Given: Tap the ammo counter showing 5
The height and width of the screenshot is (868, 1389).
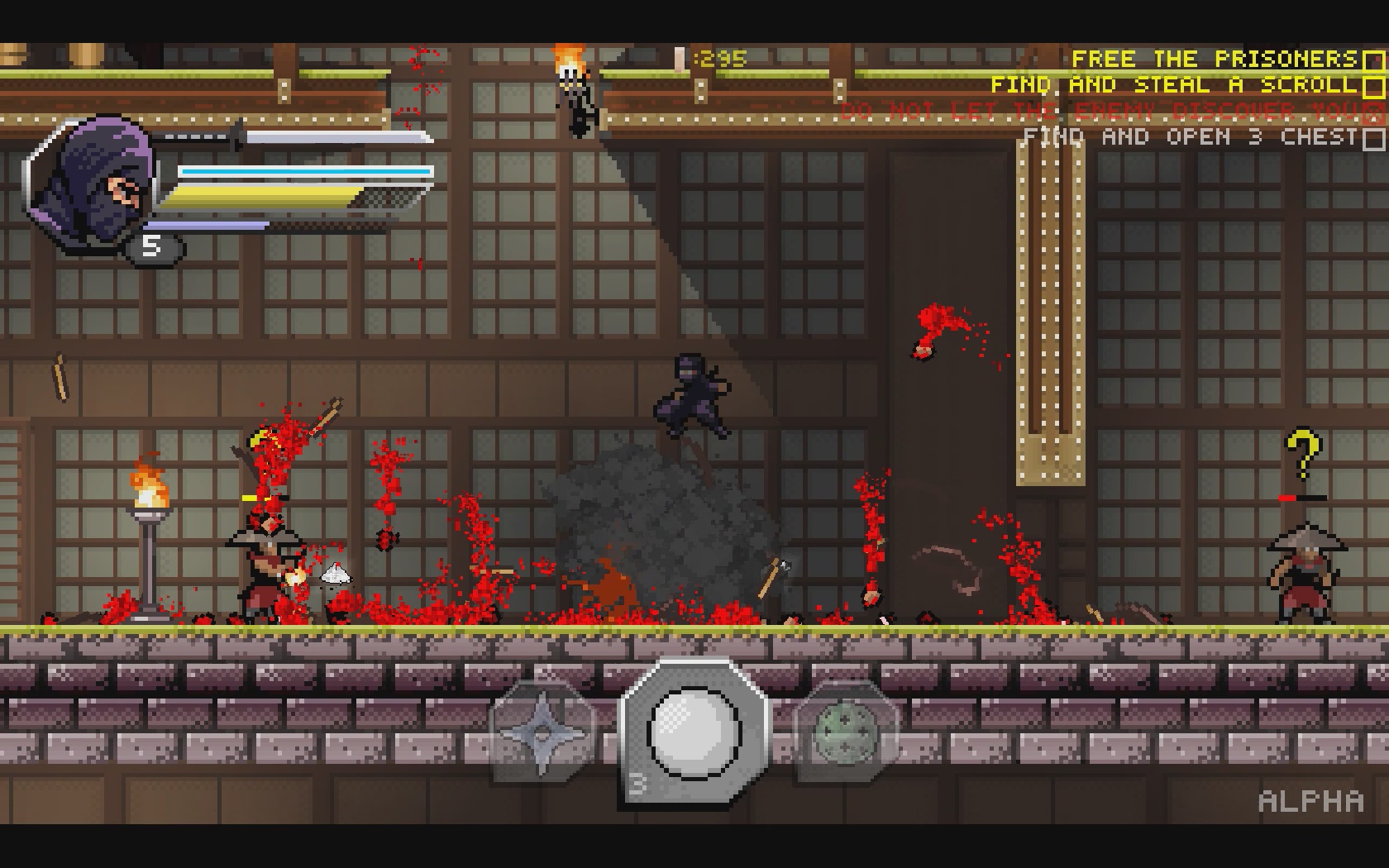Looking at the screenshot, I should pos(151,245).
